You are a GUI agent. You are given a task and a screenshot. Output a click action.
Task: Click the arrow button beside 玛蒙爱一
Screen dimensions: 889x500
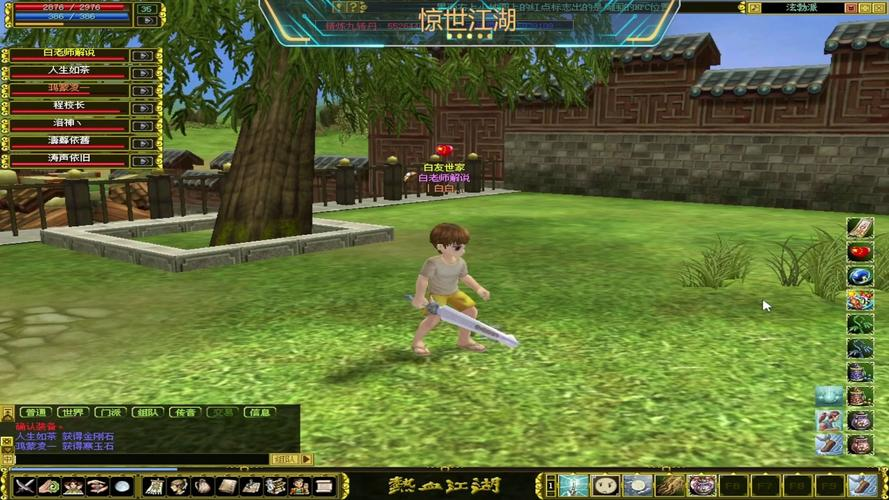pos(143,89)
